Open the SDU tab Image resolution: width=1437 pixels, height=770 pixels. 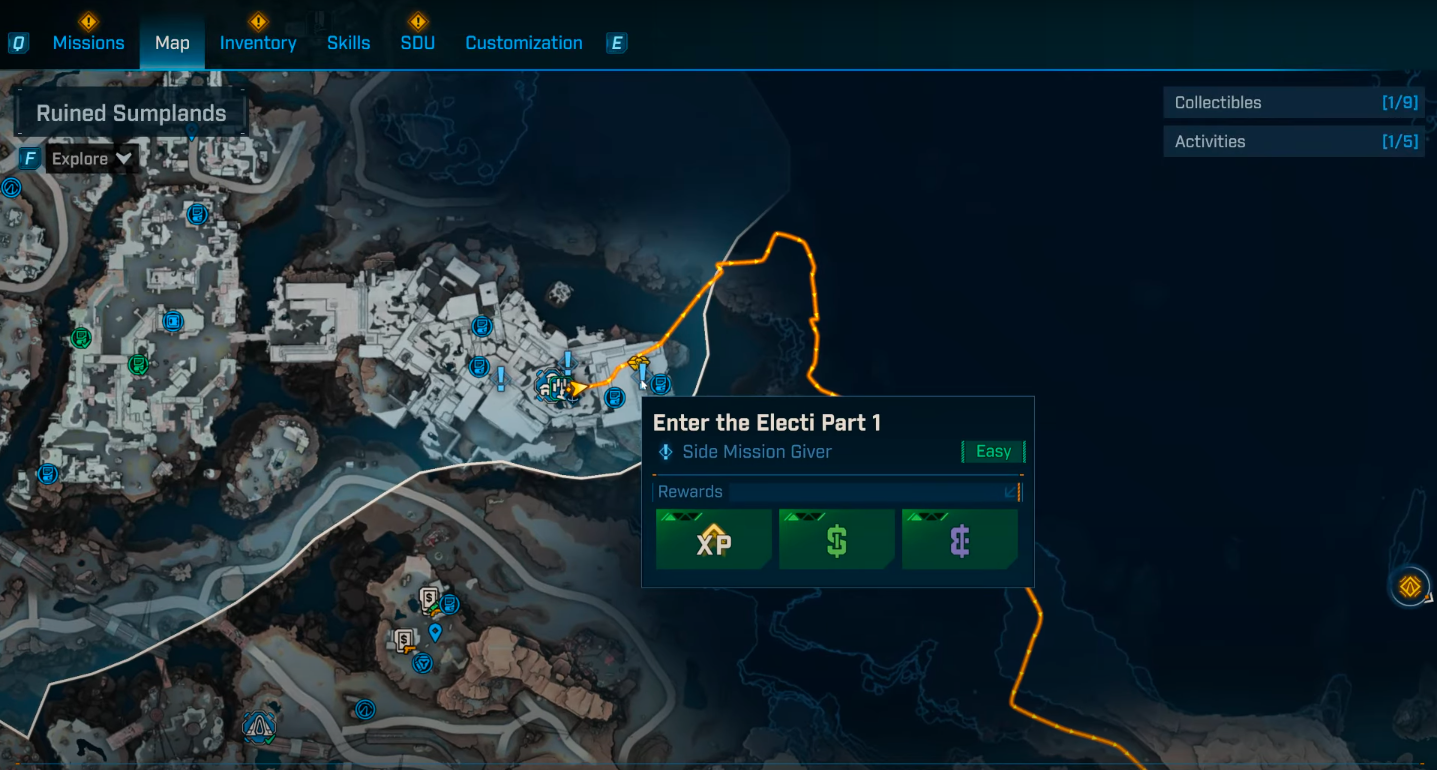click(x=417, y=43)
